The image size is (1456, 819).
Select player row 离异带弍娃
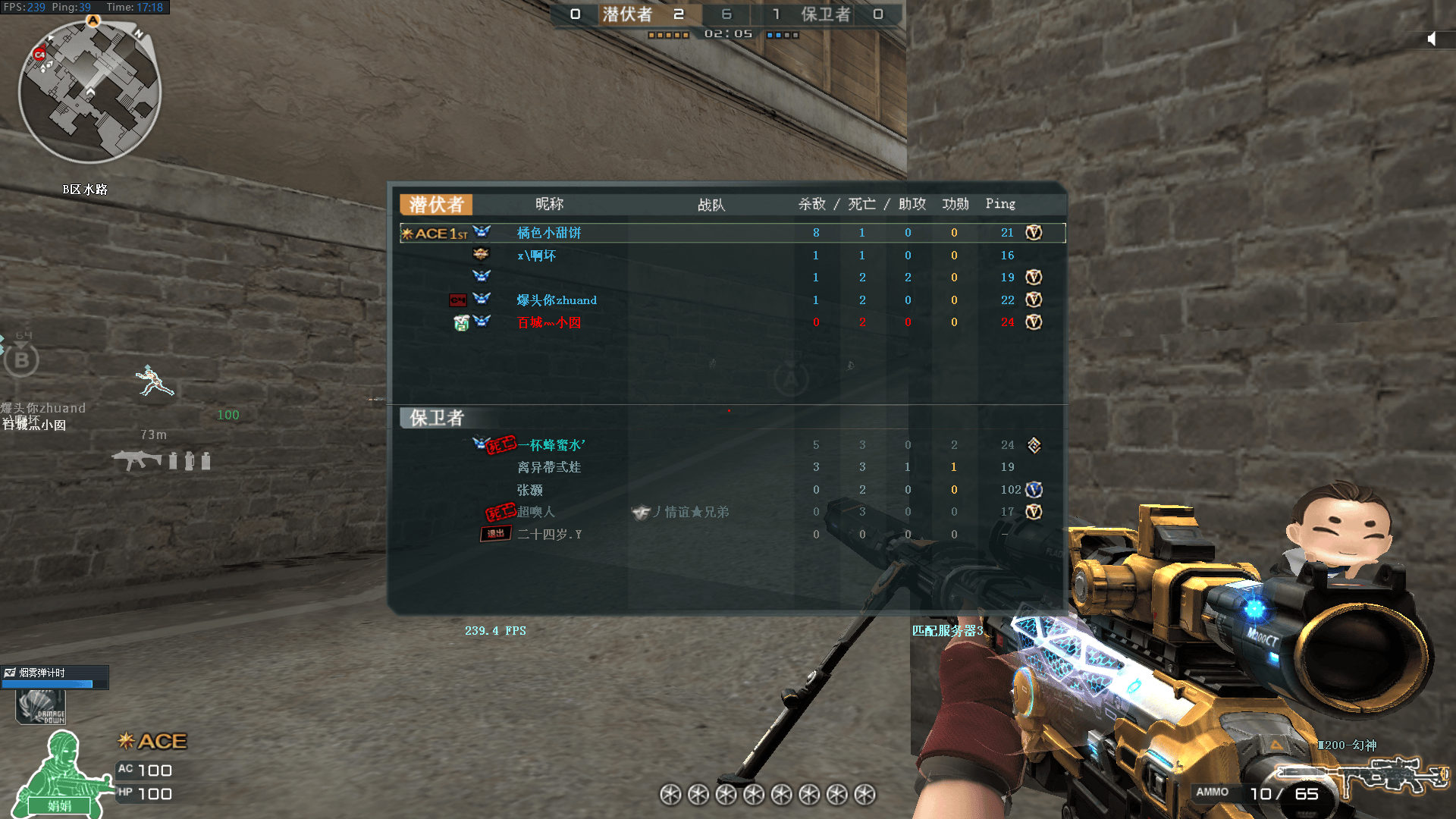coord(549,467)
